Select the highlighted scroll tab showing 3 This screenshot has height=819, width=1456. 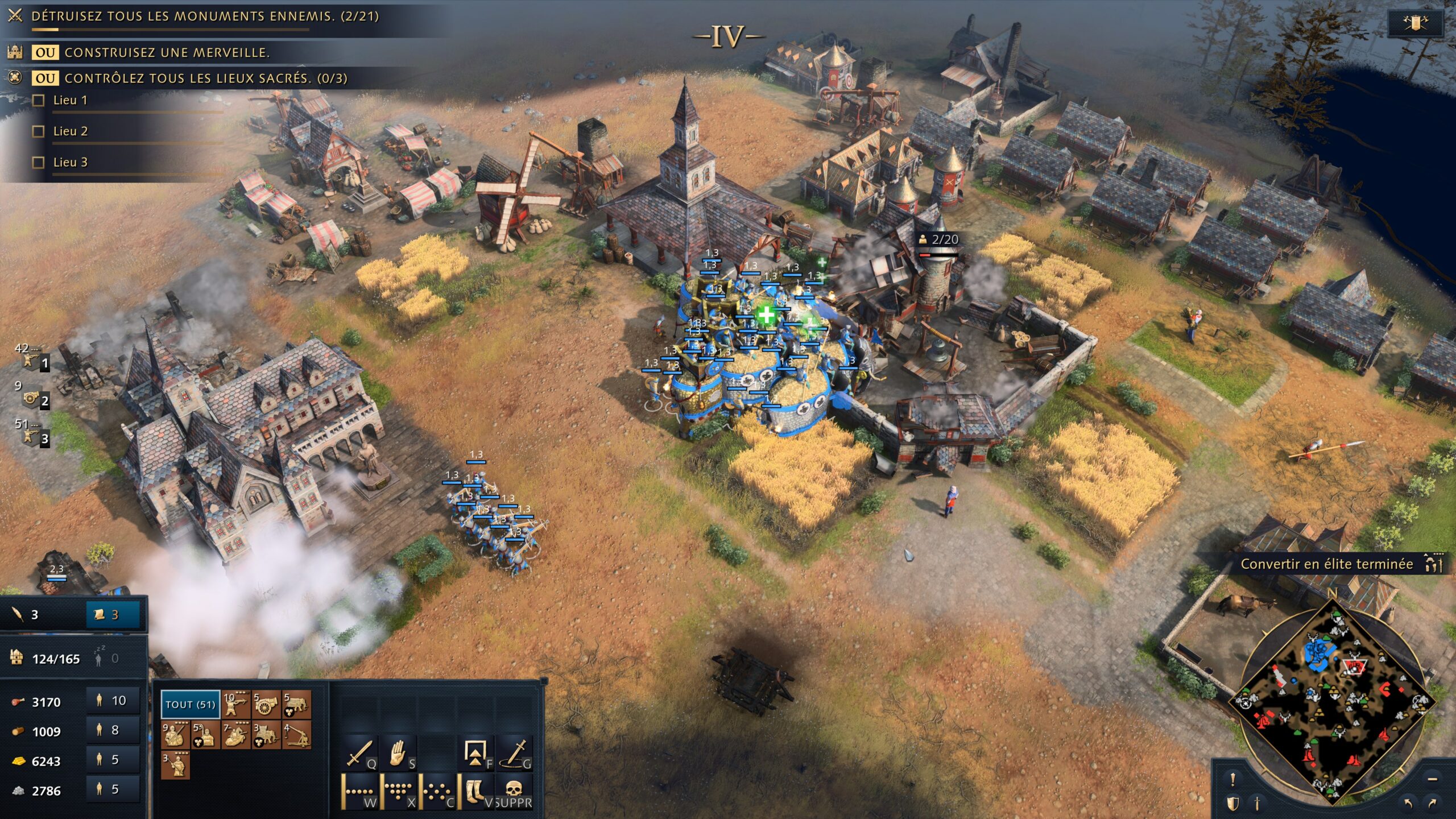pos(110,615)
